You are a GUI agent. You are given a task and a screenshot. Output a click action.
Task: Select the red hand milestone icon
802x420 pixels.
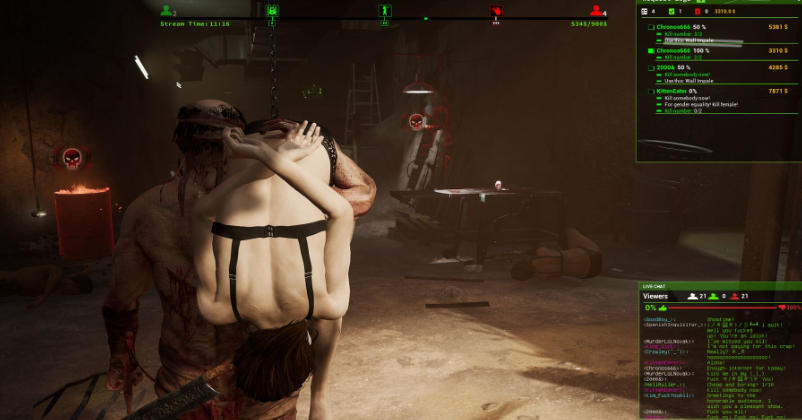(495, 11)
